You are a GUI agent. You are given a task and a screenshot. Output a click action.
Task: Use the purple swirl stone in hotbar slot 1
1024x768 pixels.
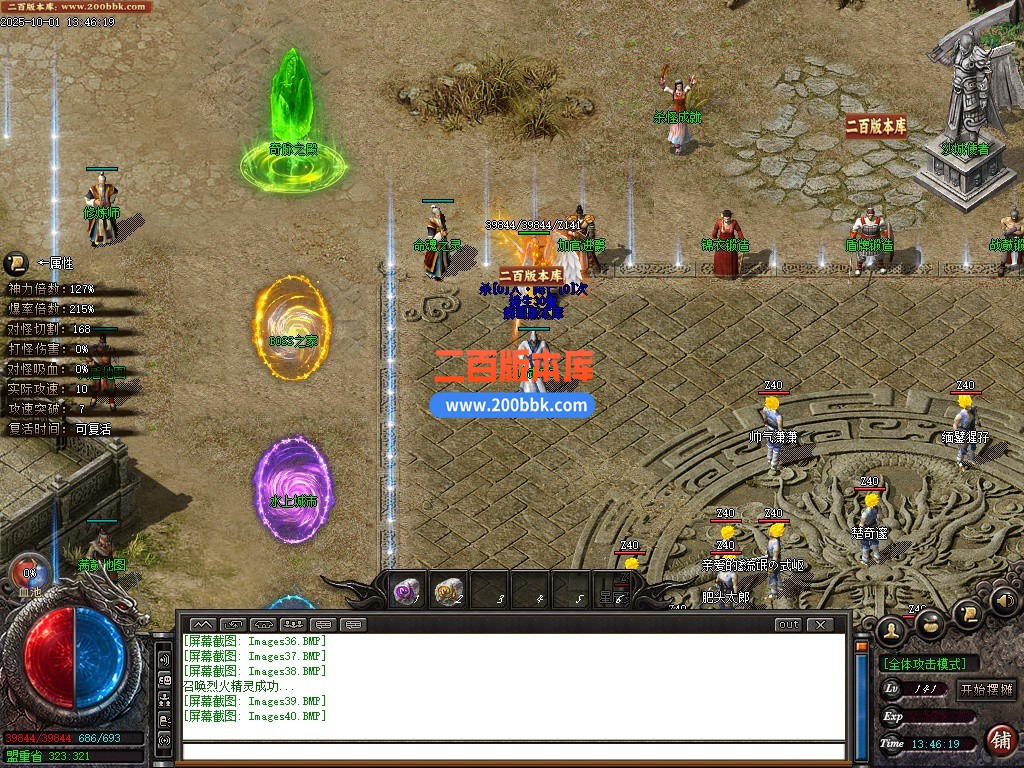click(x=406, y=591)
